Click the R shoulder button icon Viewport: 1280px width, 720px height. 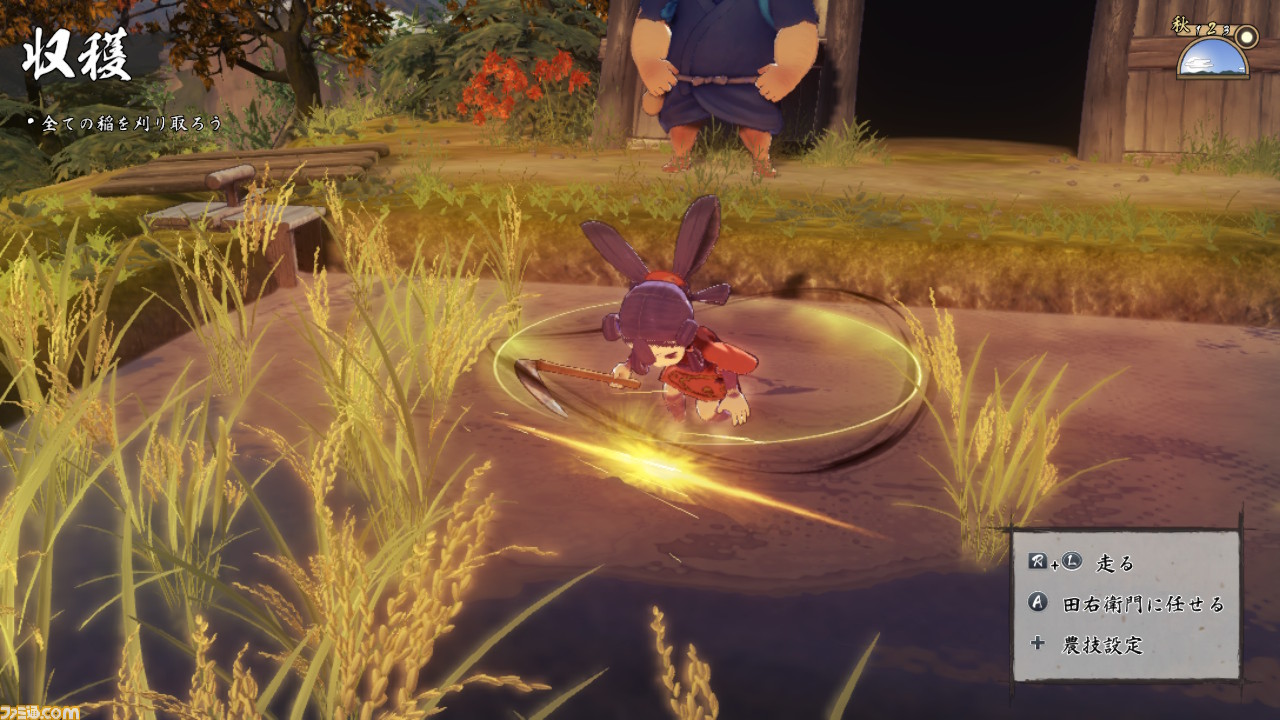click(x=1036, y=561)
